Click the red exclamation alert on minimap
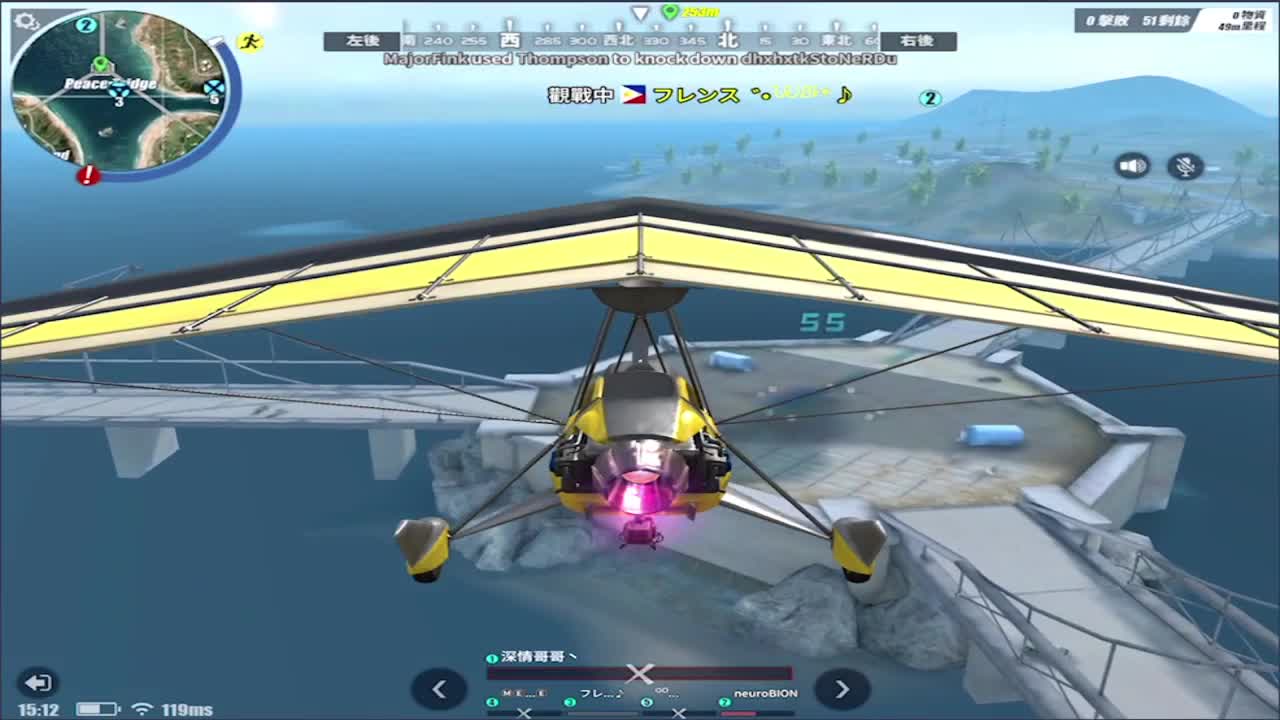 [87, 176]
